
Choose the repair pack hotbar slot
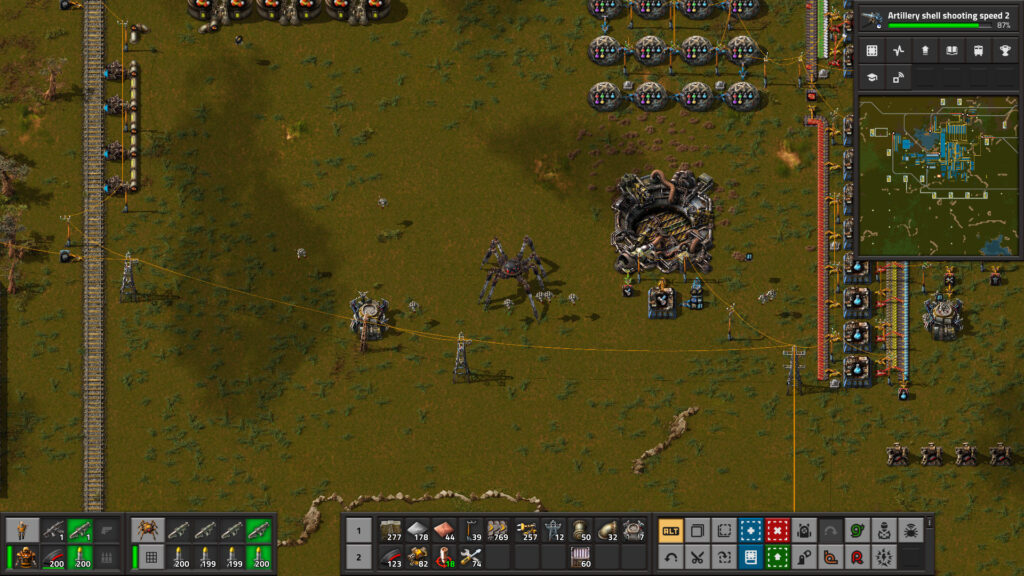click(472, 557)
